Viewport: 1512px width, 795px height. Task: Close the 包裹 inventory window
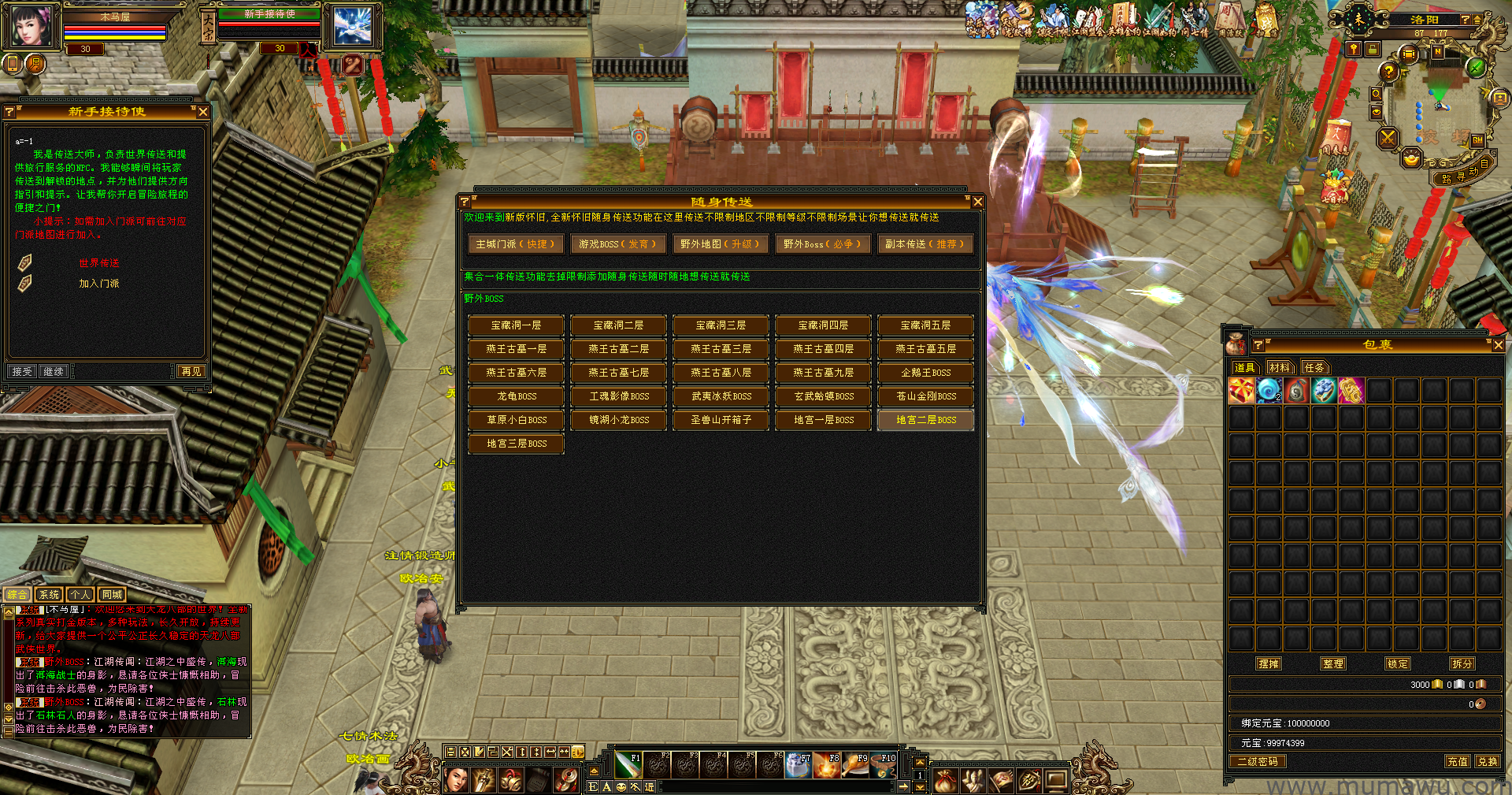(x=1498, y=345)
